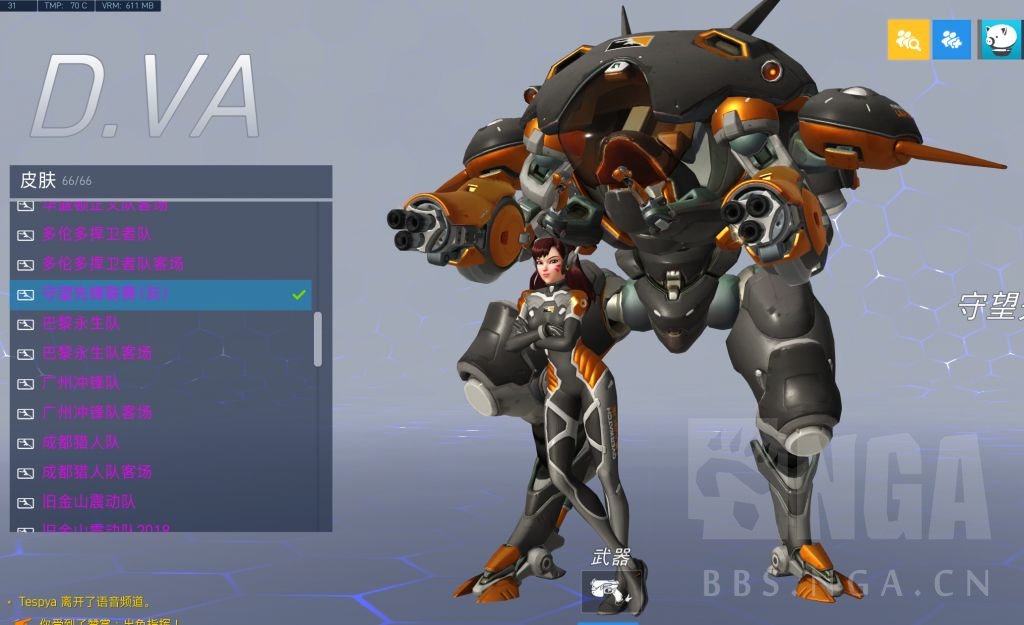The height and width of the screenshot is (625, 1024).
Task: Click the skin list scrollbar handle
Action: point(318,339)
